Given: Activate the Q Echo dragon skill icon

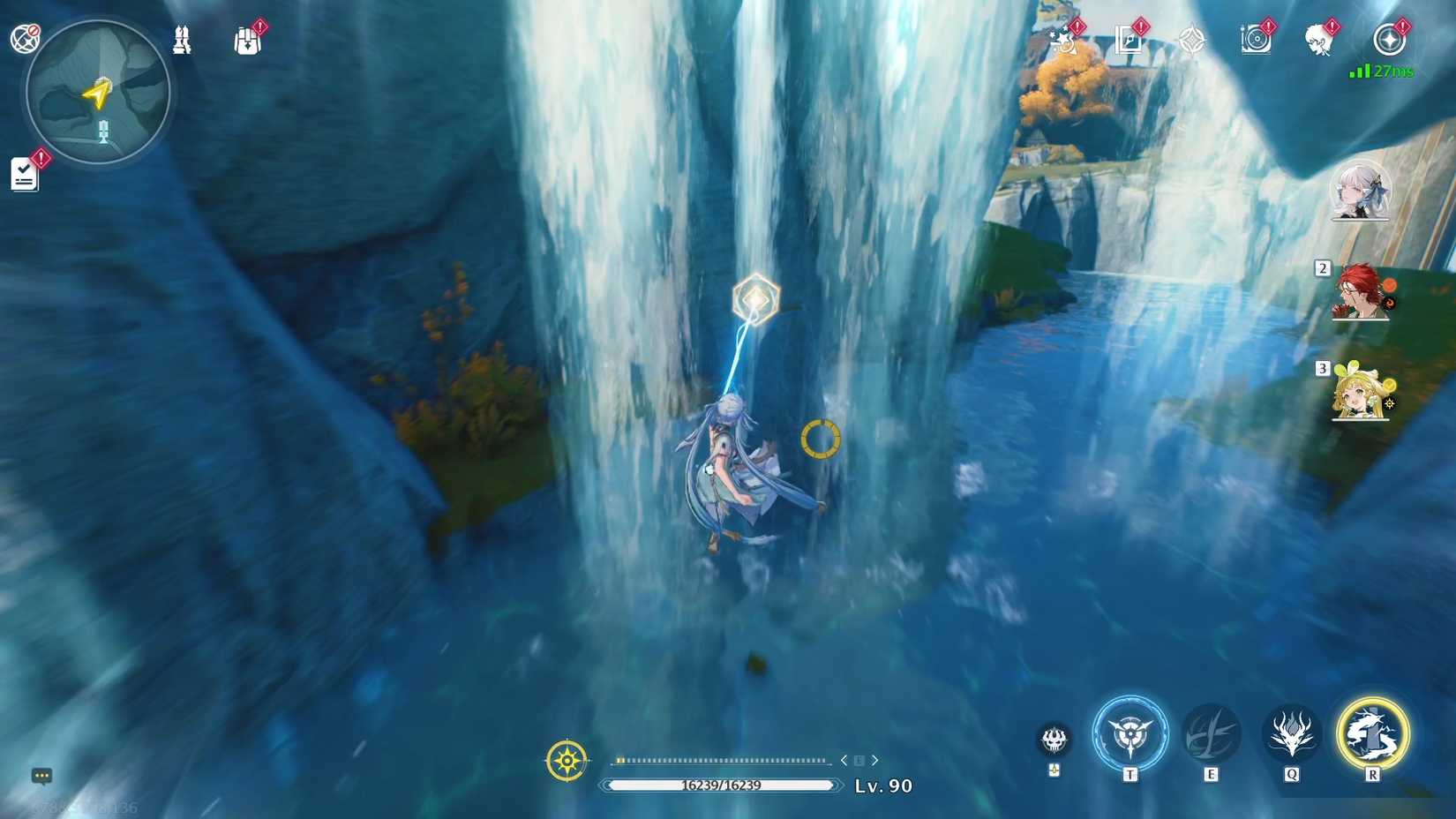Looking at the screenshot, I should coord(1289,736).
